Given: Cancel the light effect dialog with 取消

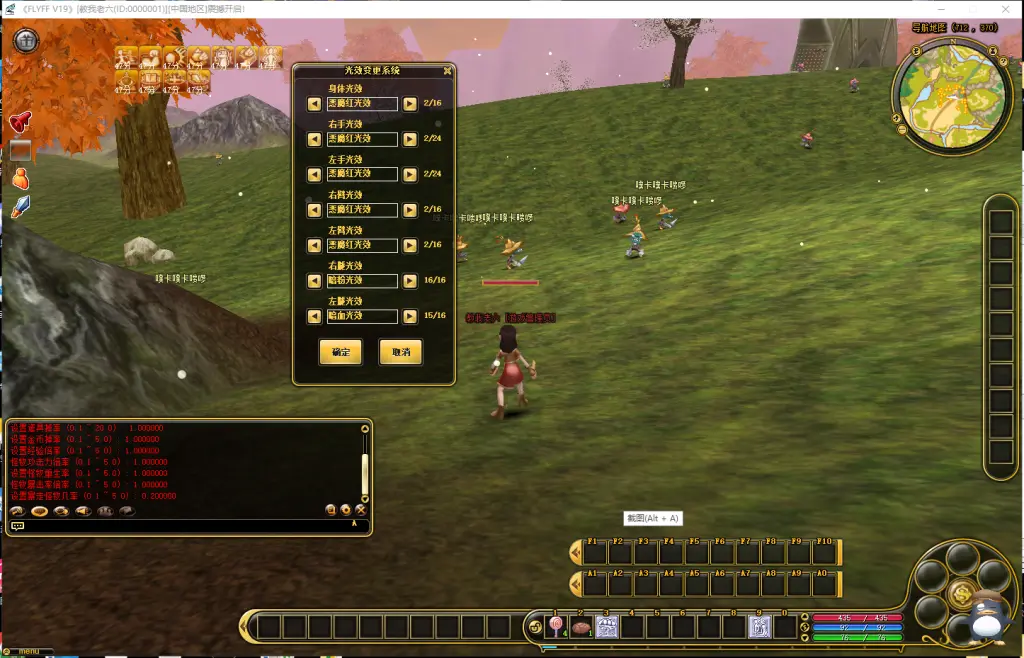Looking at the screenshot, I should [x=400, y=352].
